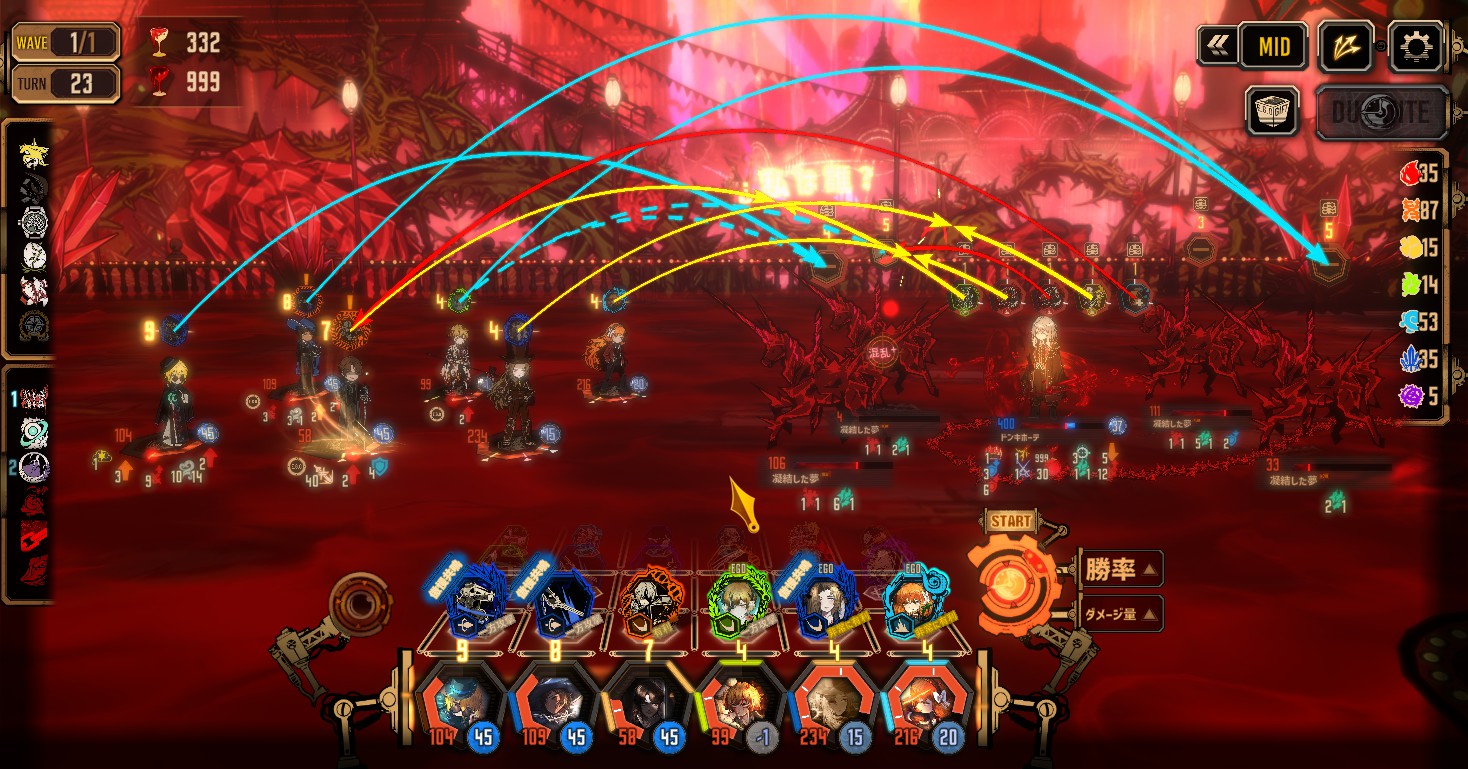The image size is (1468, 769).
Task: Select the 勝率 win rate auto-select option
Action: pyautogui.click(x=1118, y=569)
